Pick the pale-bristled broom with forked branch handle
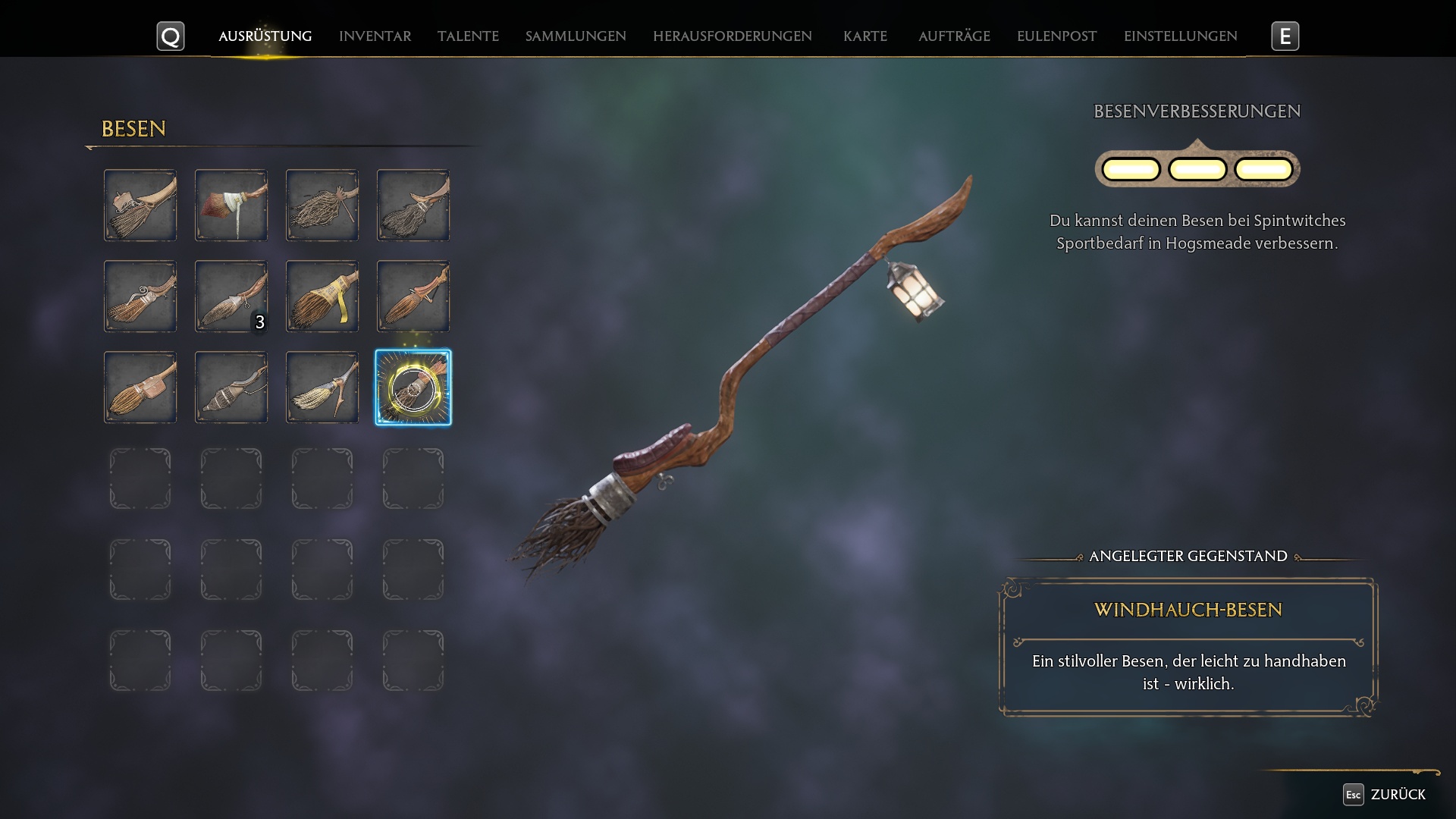The width and height of the screenshot is (1456, 819). pos(322,388)
